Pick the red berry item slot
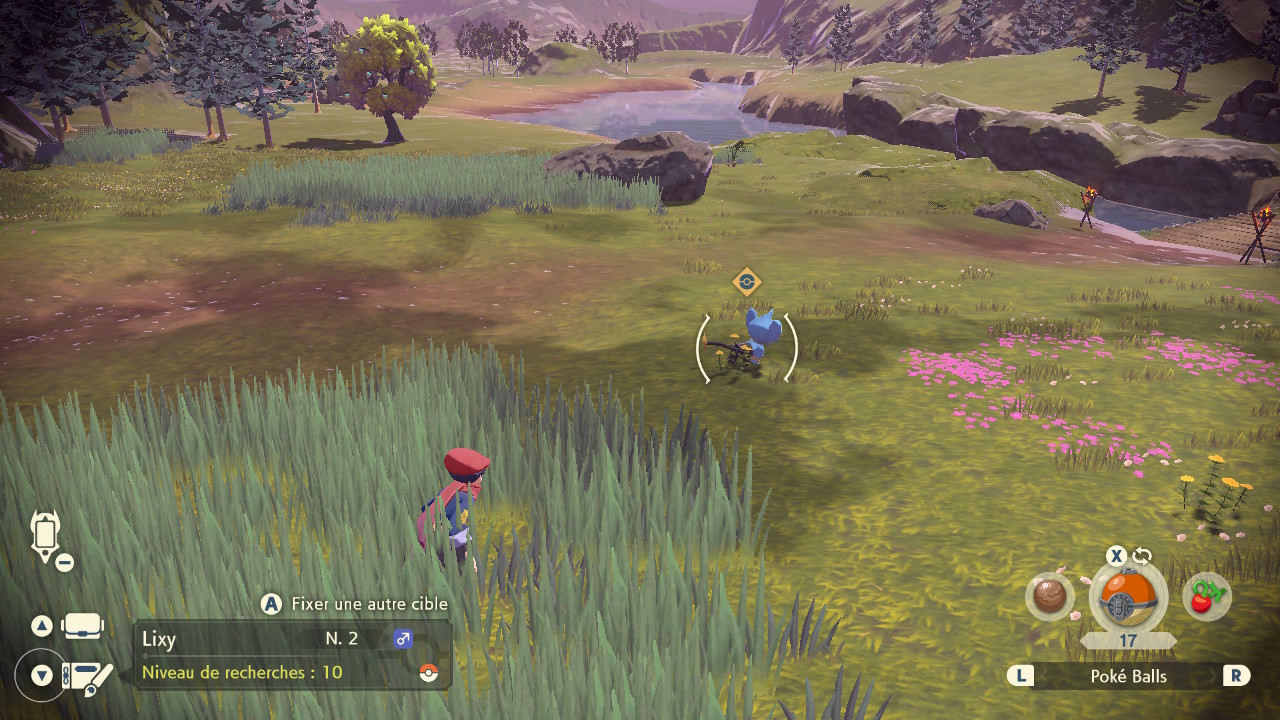1280x720 pixels. [x=1206, y=597]
